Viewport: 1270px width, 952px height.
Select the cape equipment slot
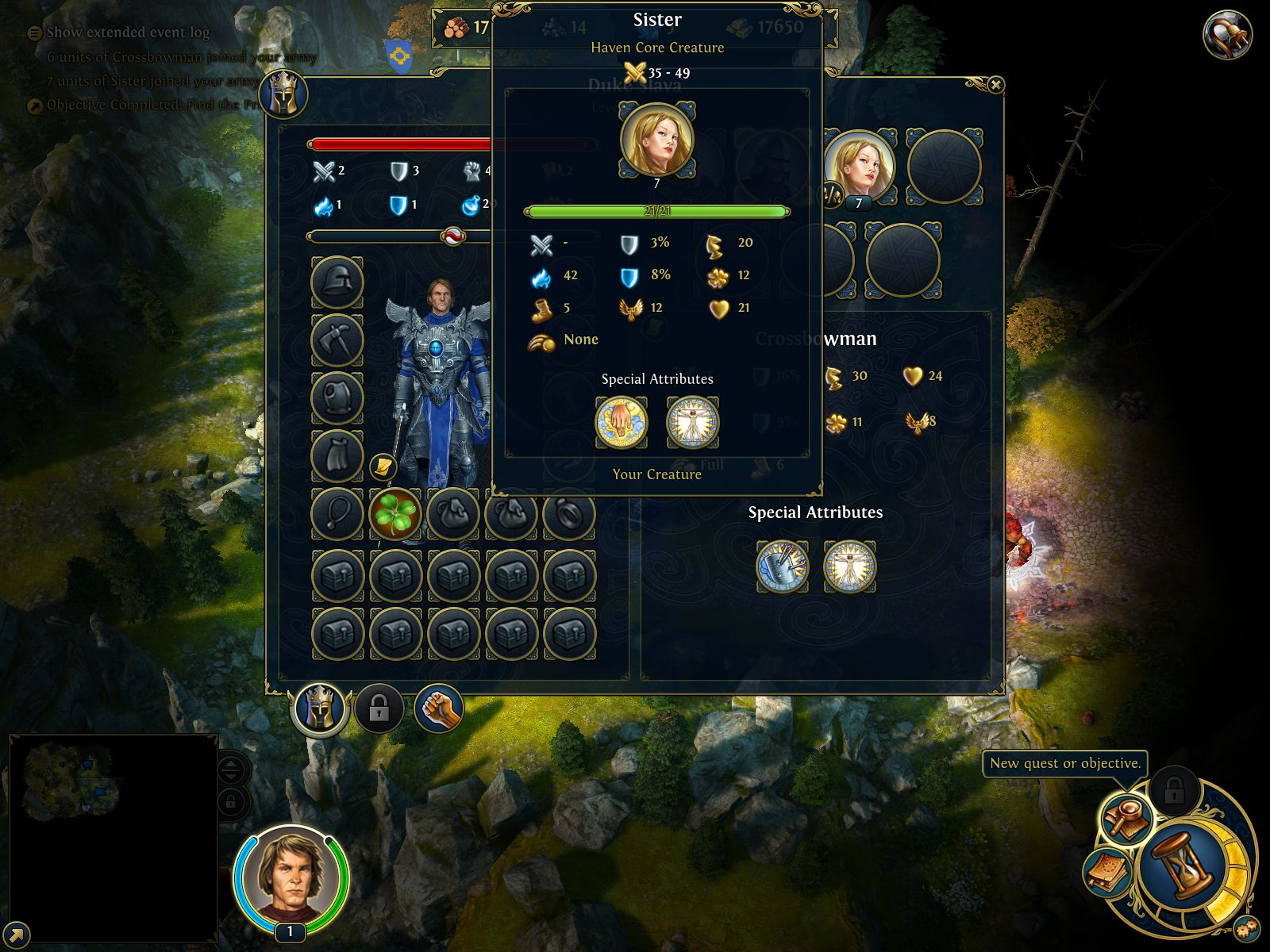[337, 456]
